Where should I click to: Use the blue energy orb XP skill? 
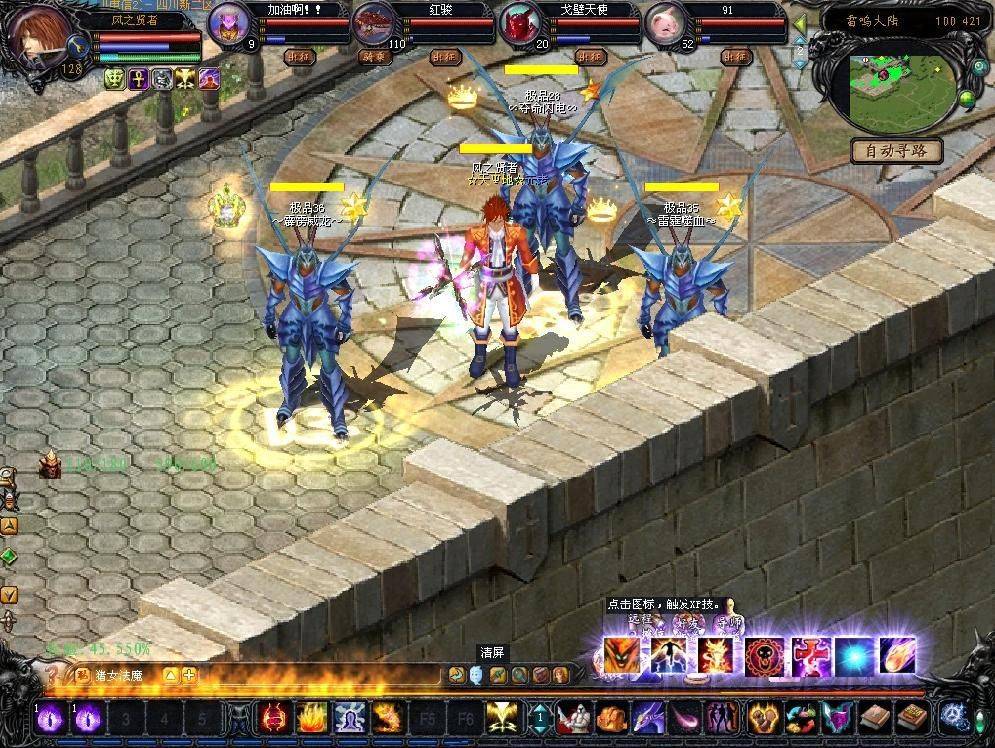[852, 656]
